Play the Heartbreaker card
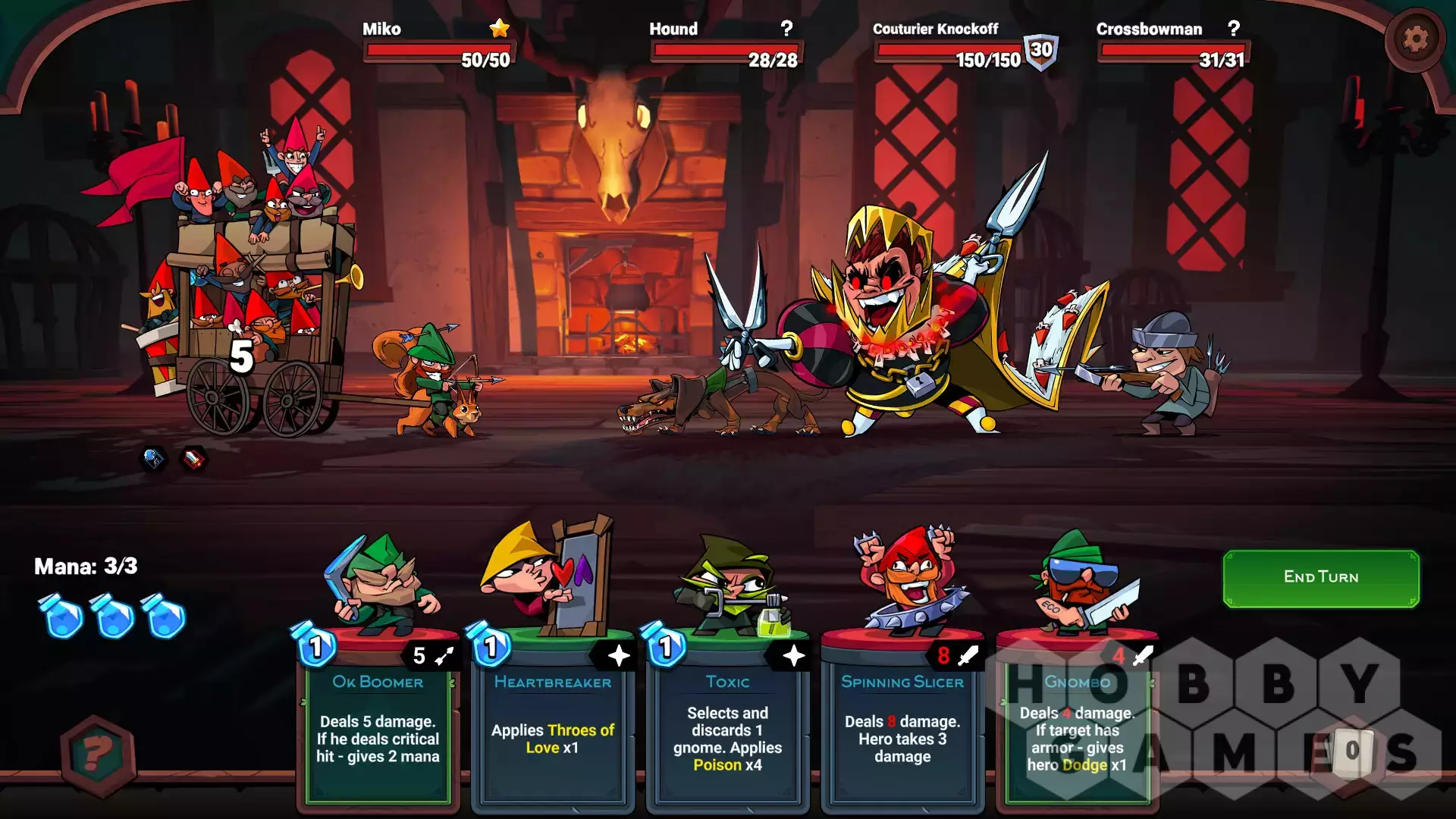1456x819 pixels. click(x=552, y=720)
